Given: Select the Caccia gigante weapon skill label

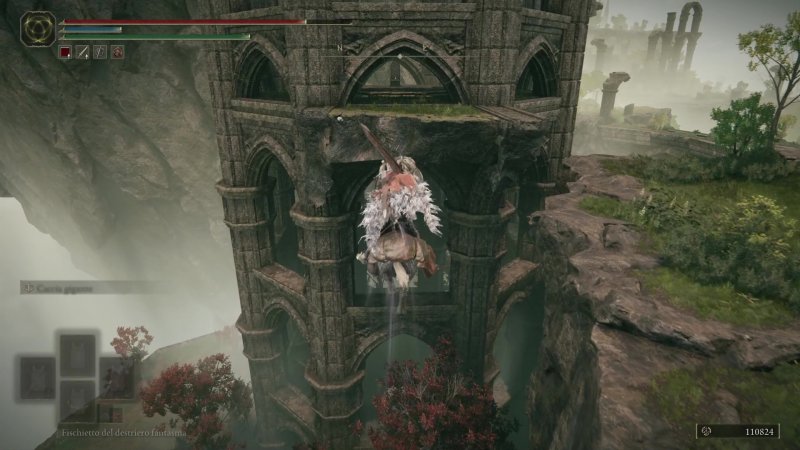Looking at the screenshot, I should [68, 287].
